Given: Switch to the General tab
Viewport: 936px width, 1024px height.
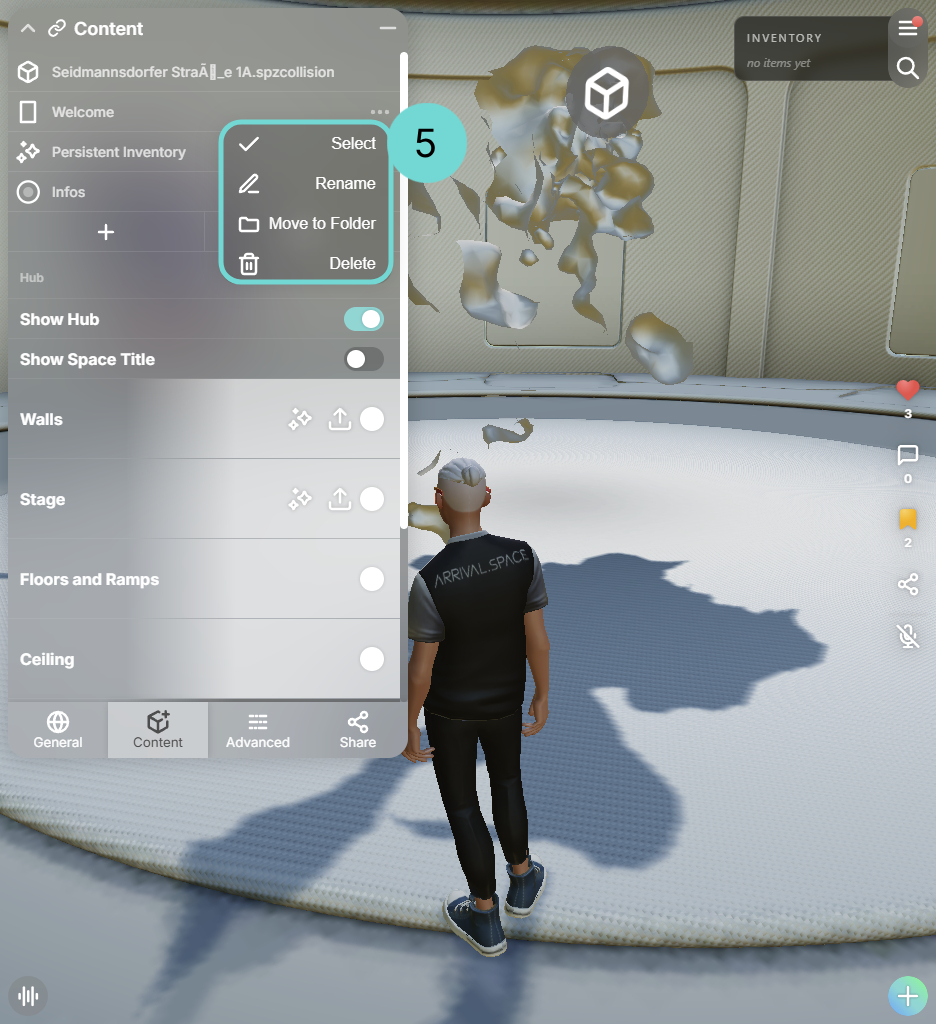Looking at the screenshot, I should 58,730.
